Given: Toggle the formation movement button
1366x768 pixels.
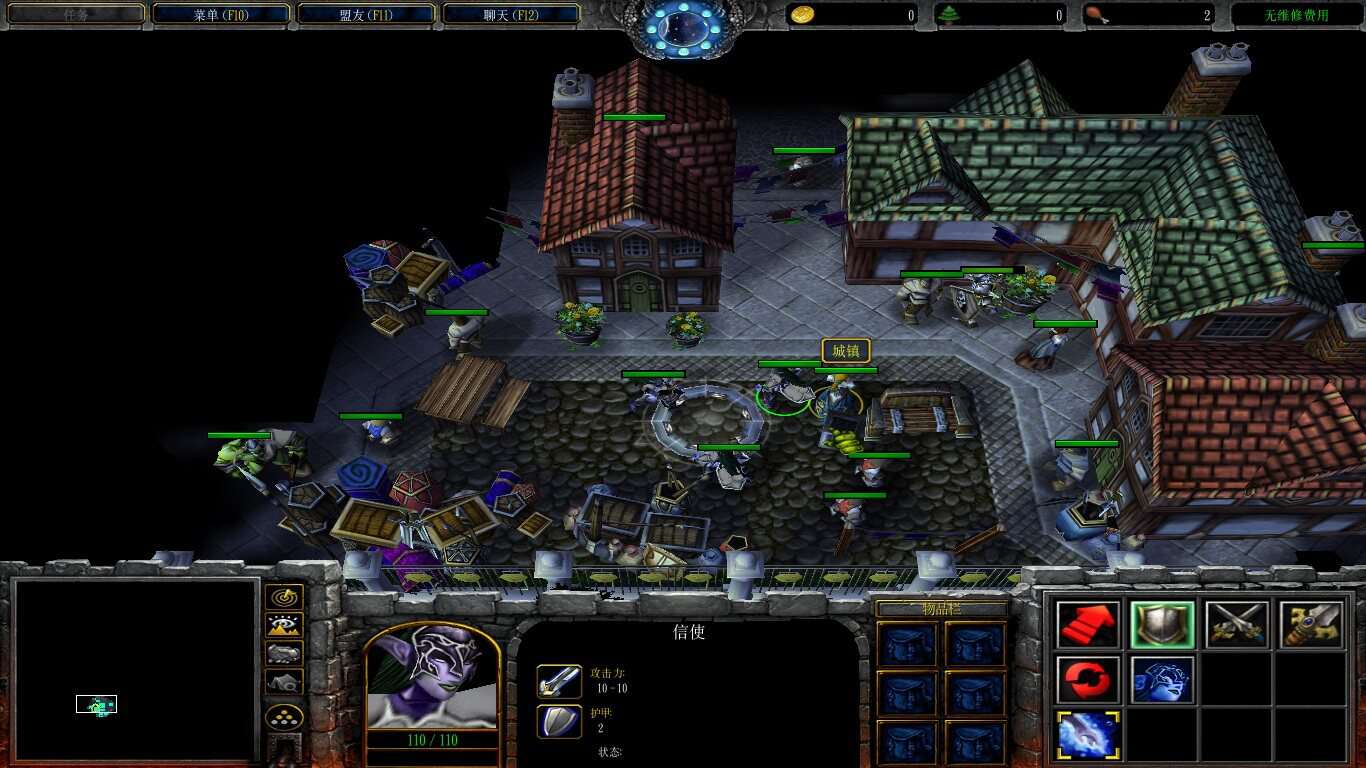Looking at the screenshot, I should [x=285, y=717].
